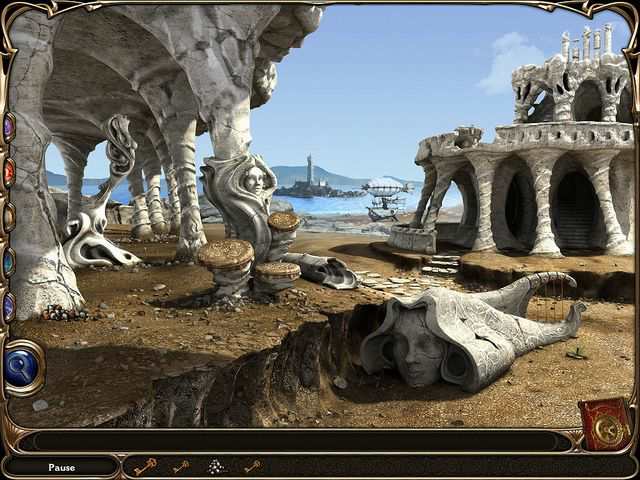The width and height of the screenshot is (640, 480).
Task: Open the red journal book
Action: tap(605, 424)
